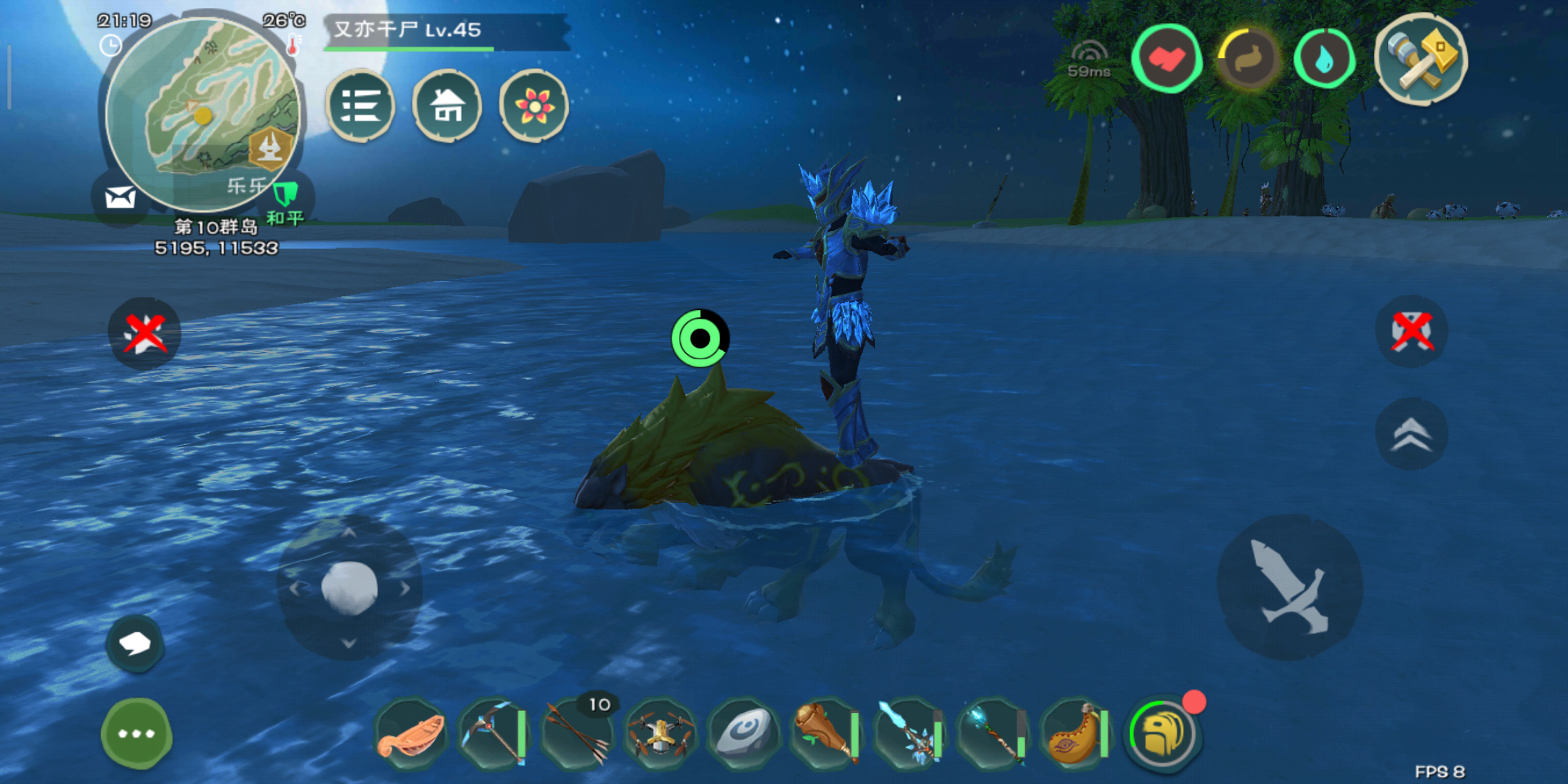Select the arrows stack of 10

[578, 735]
